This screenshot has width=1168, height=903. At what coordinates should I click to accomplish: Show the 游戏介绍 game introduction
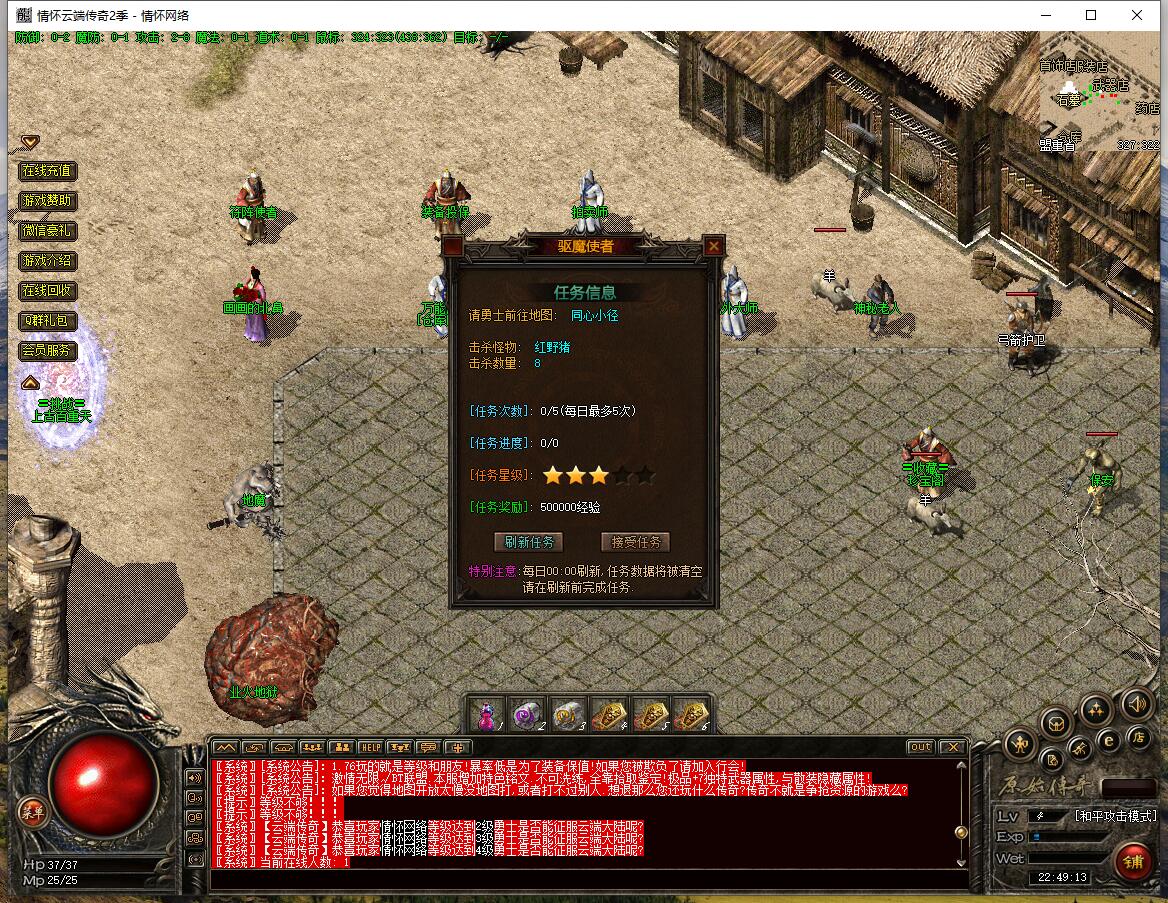[48, 261]
